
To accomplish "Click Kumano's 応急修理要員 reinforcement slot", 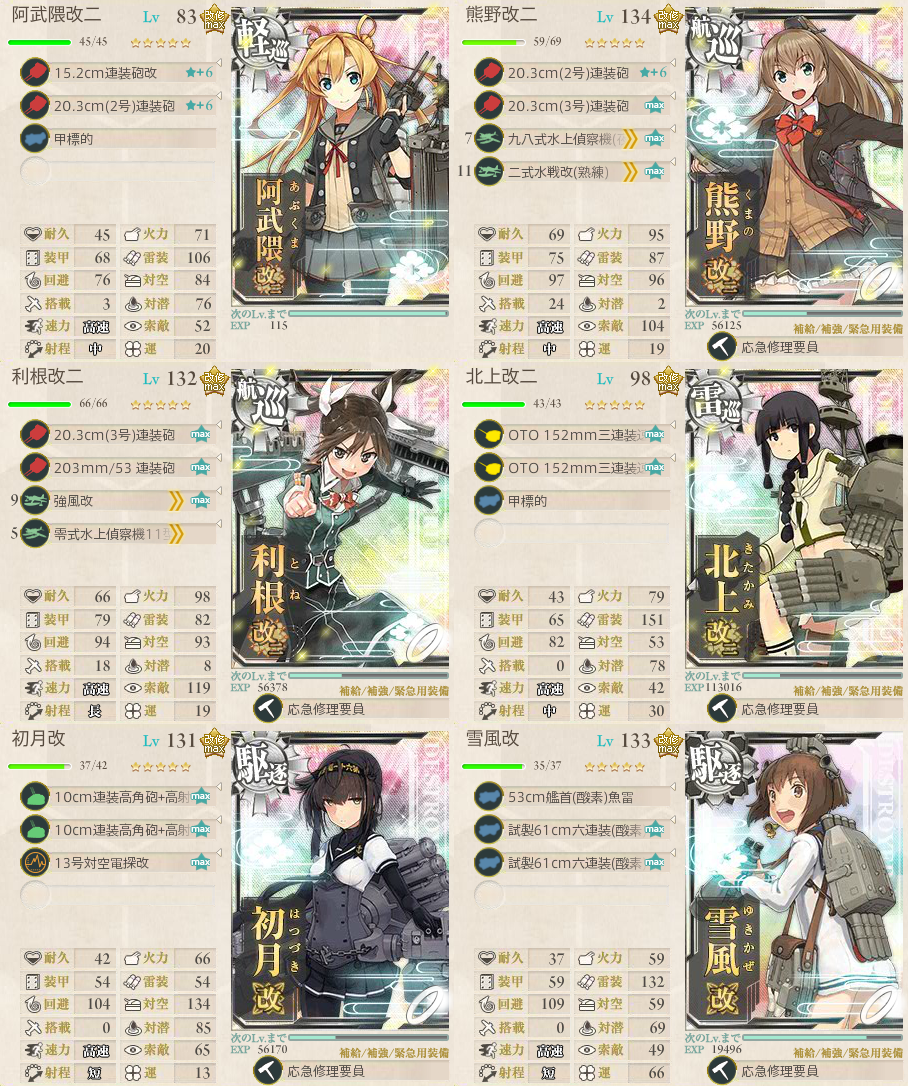I will 780,347.
